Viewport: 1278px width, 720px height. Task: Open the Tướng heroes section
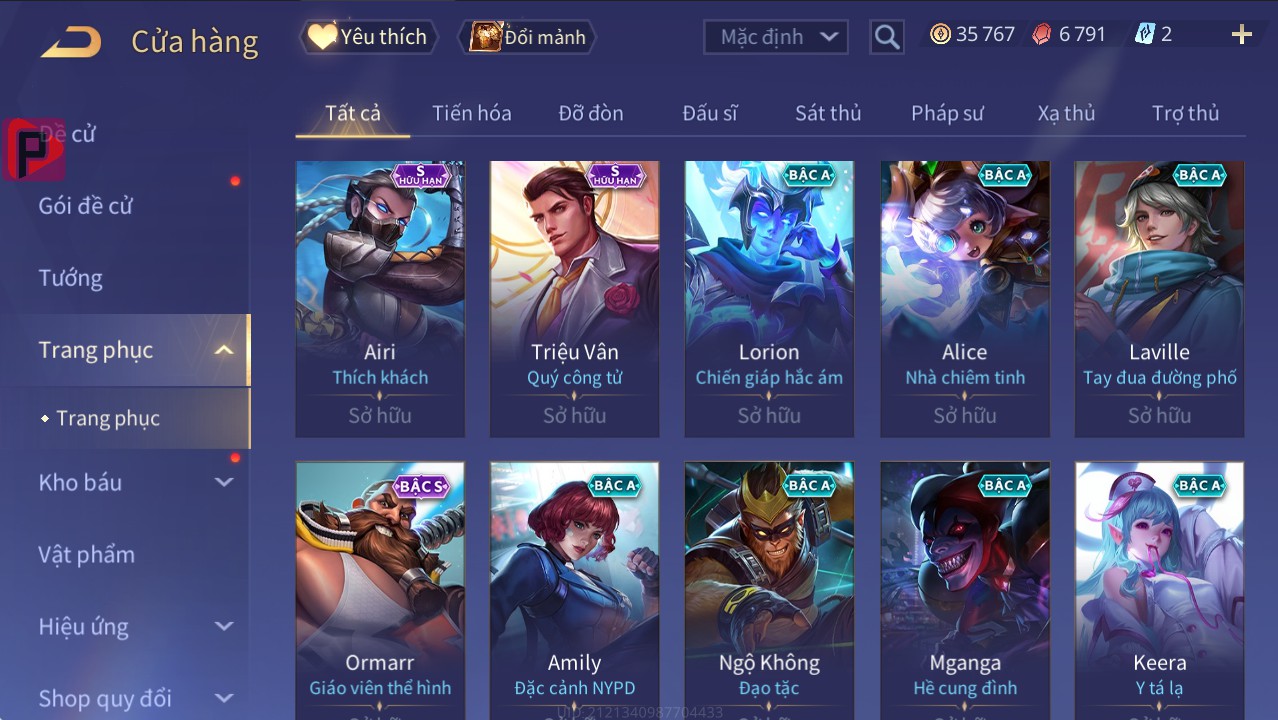[71, 278]
